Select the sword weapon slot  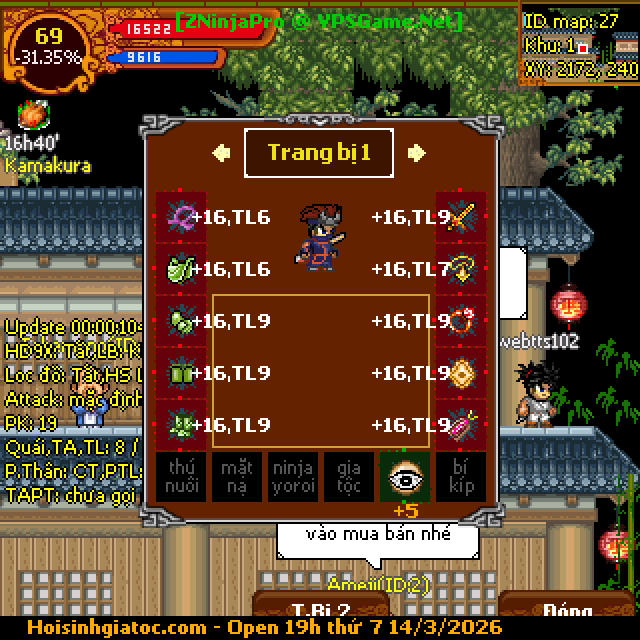click(x=460, y=217)
